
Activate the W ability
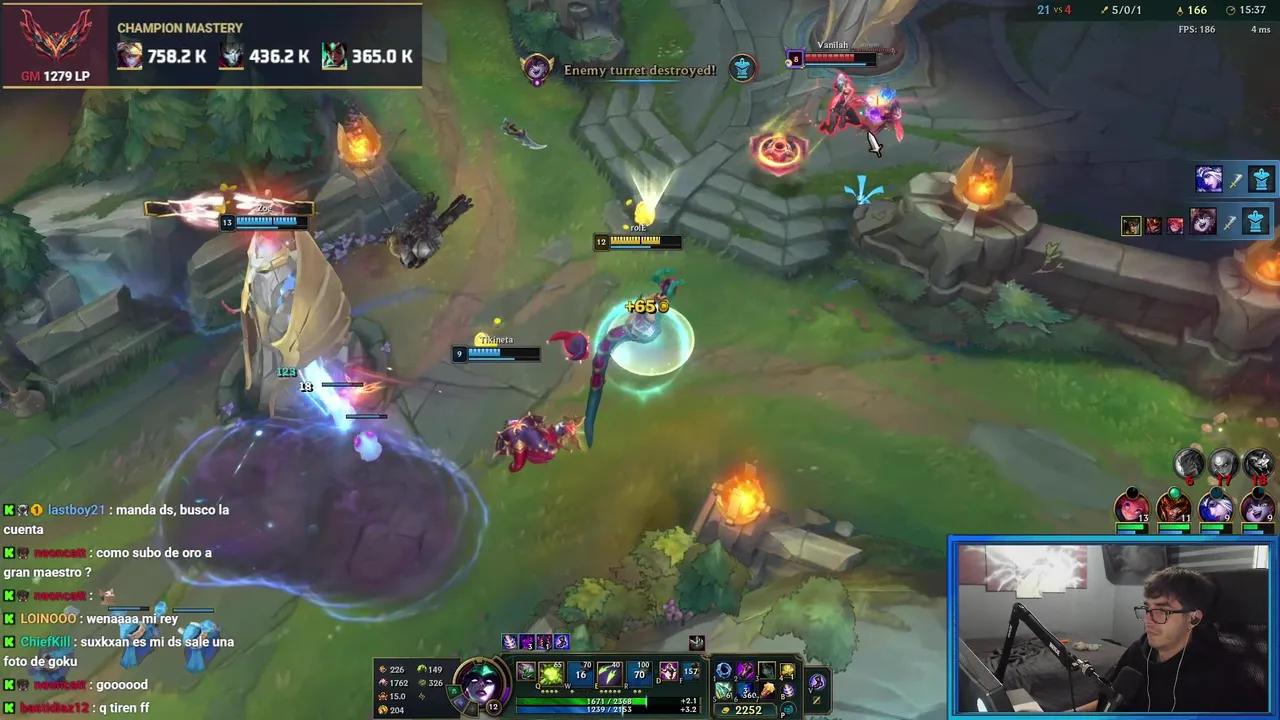coord(578,672)
